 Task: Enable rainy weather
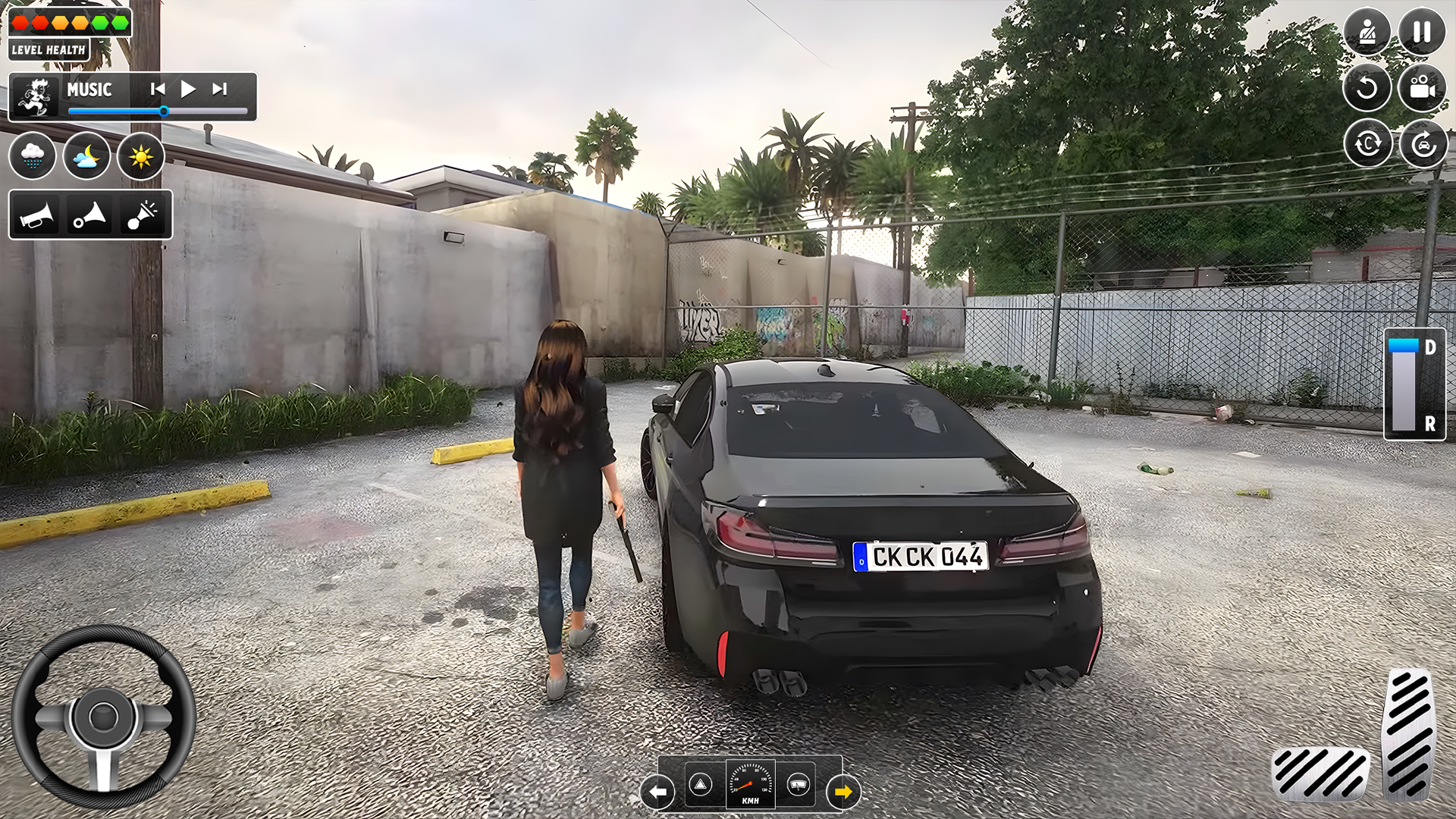click(32, 156)
